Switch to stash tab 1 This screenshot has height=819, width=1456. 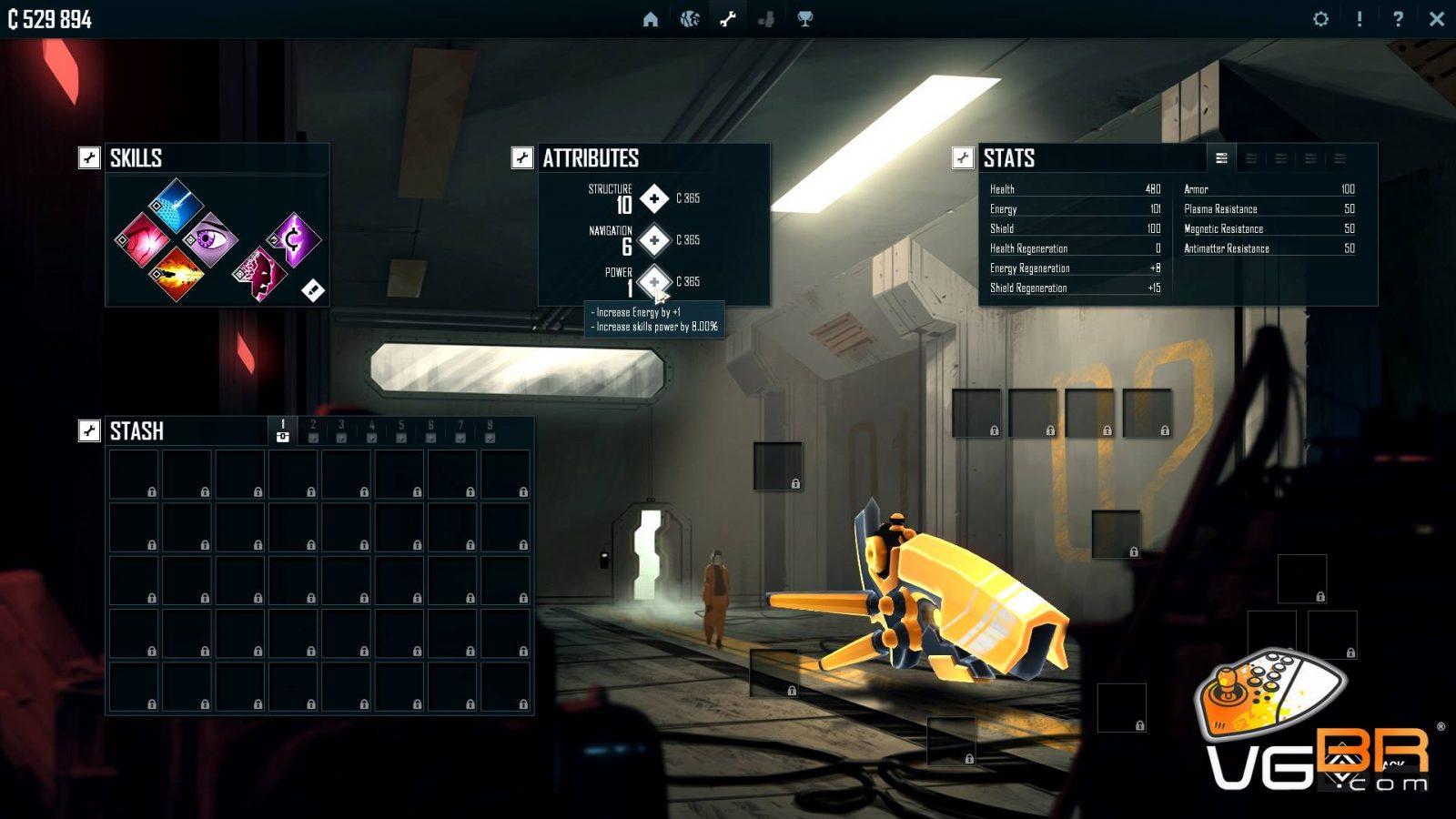(283, 431)
